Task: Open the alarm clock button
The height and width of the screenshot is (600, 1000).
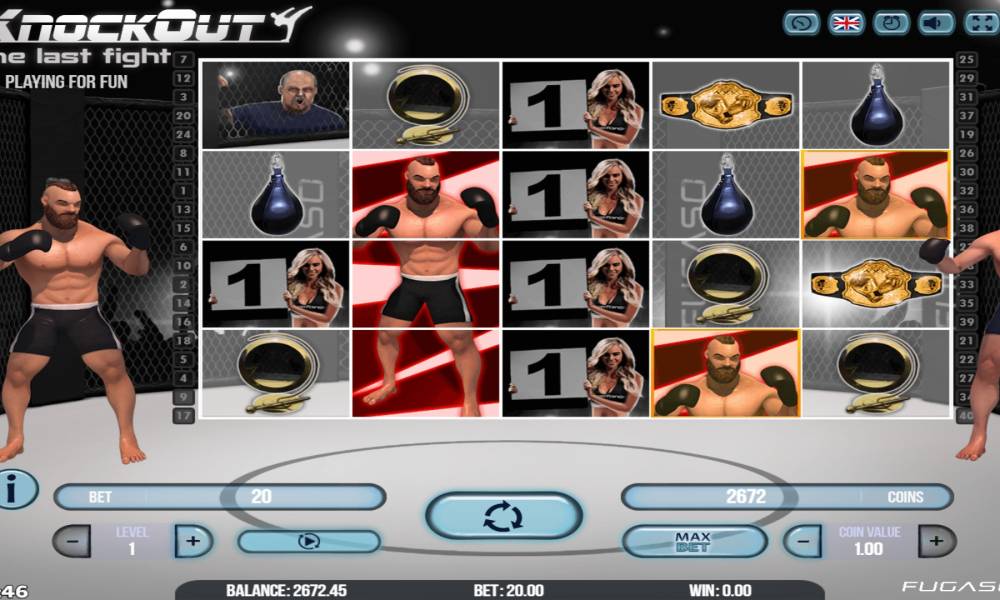Action: [x=891, y=23]
